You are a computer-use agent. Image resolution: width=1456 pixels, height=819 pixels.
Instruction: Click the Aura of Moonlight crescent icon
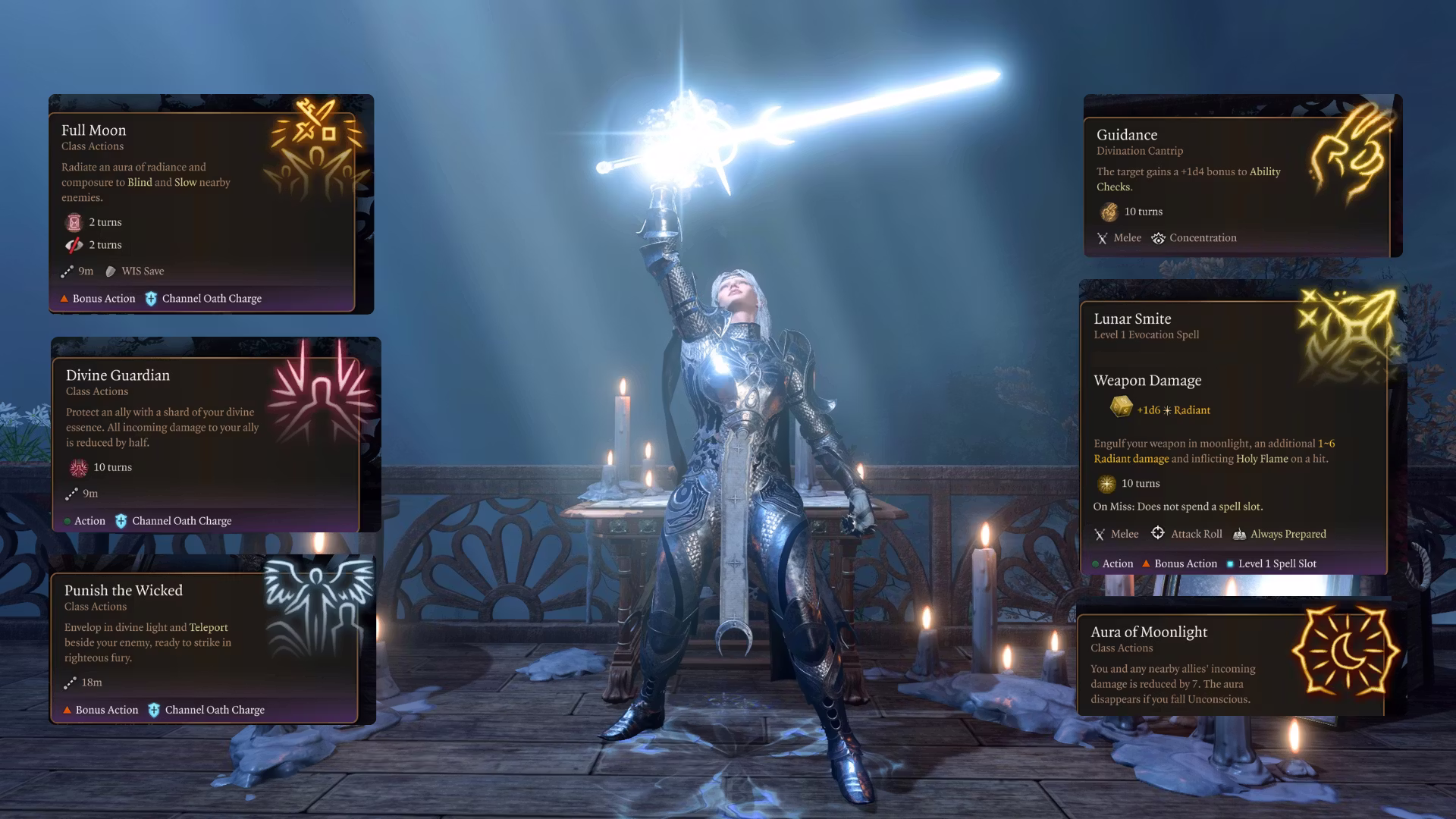[x=1345, y=651]
